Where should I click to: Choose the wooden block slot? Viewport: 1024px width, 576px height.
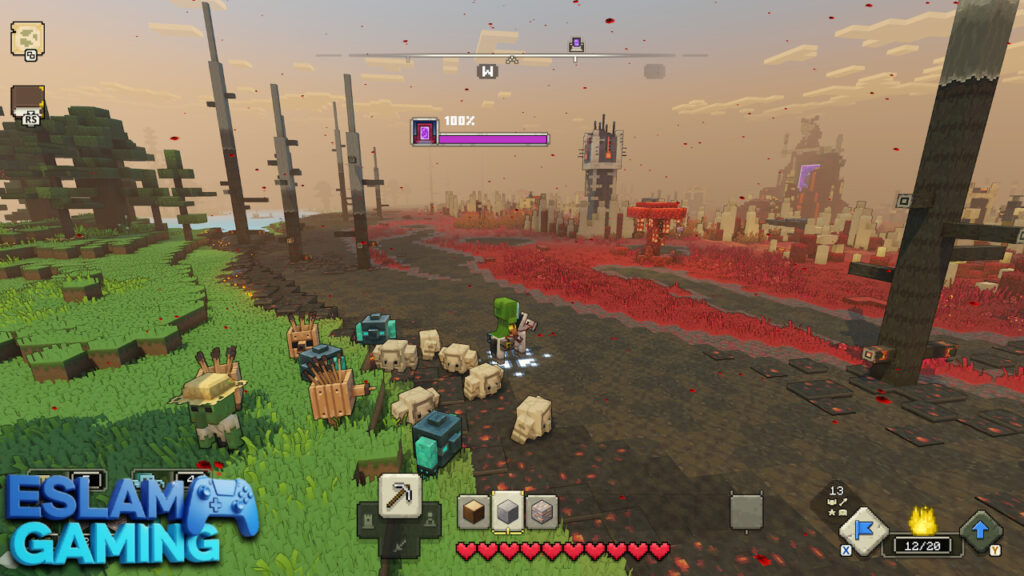click(x=474, y=511)
